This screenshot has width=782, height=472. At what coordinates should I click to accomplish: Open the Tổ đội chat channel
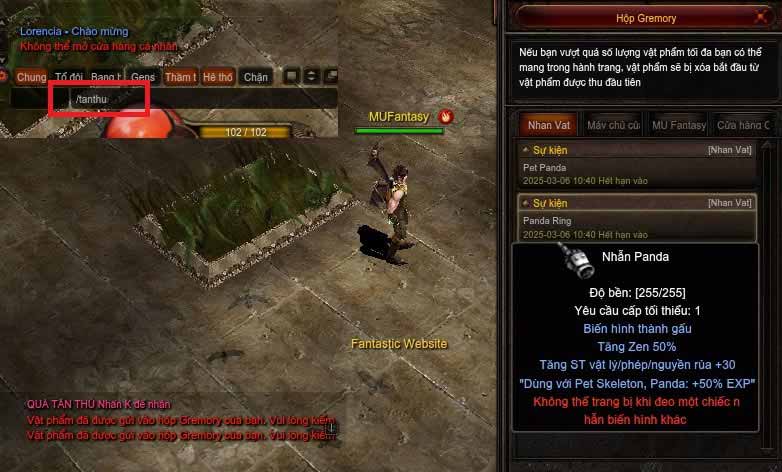point(68,77)
